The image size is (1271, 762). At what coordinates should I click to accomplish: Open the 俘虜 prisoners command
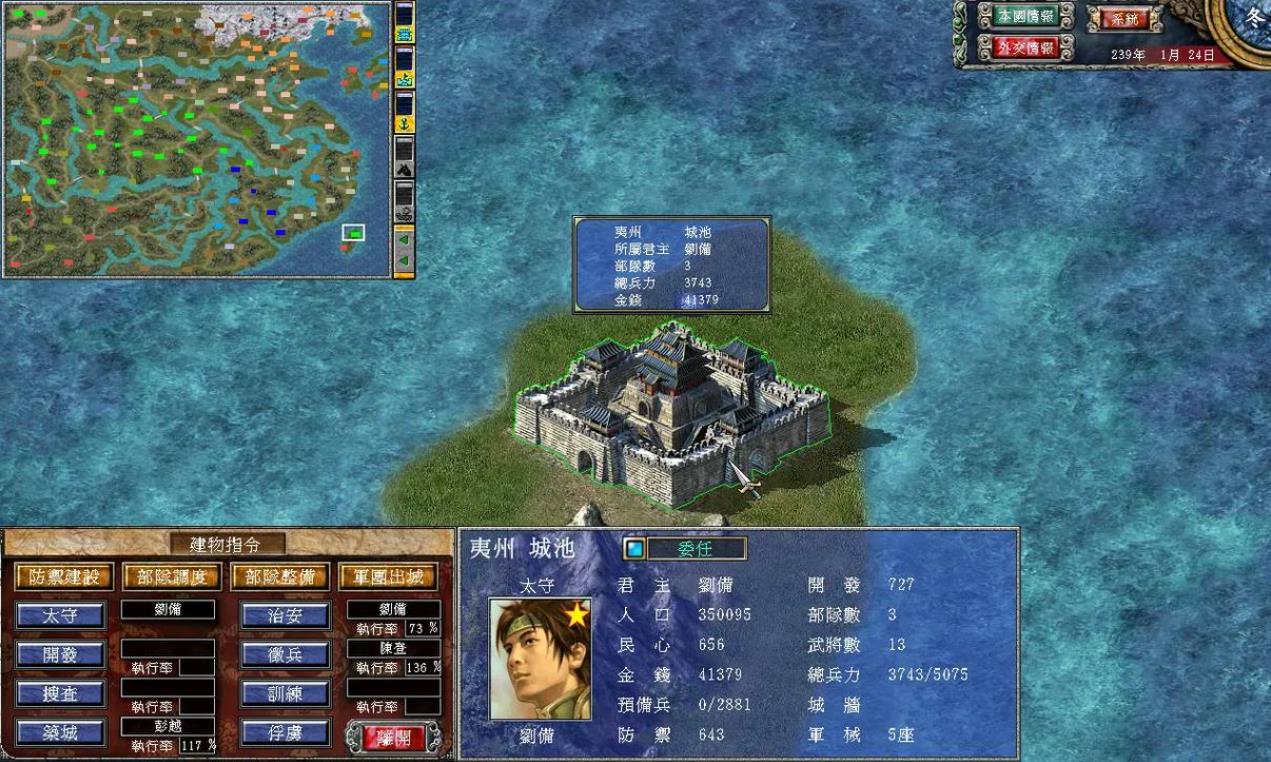pos(285,733)
